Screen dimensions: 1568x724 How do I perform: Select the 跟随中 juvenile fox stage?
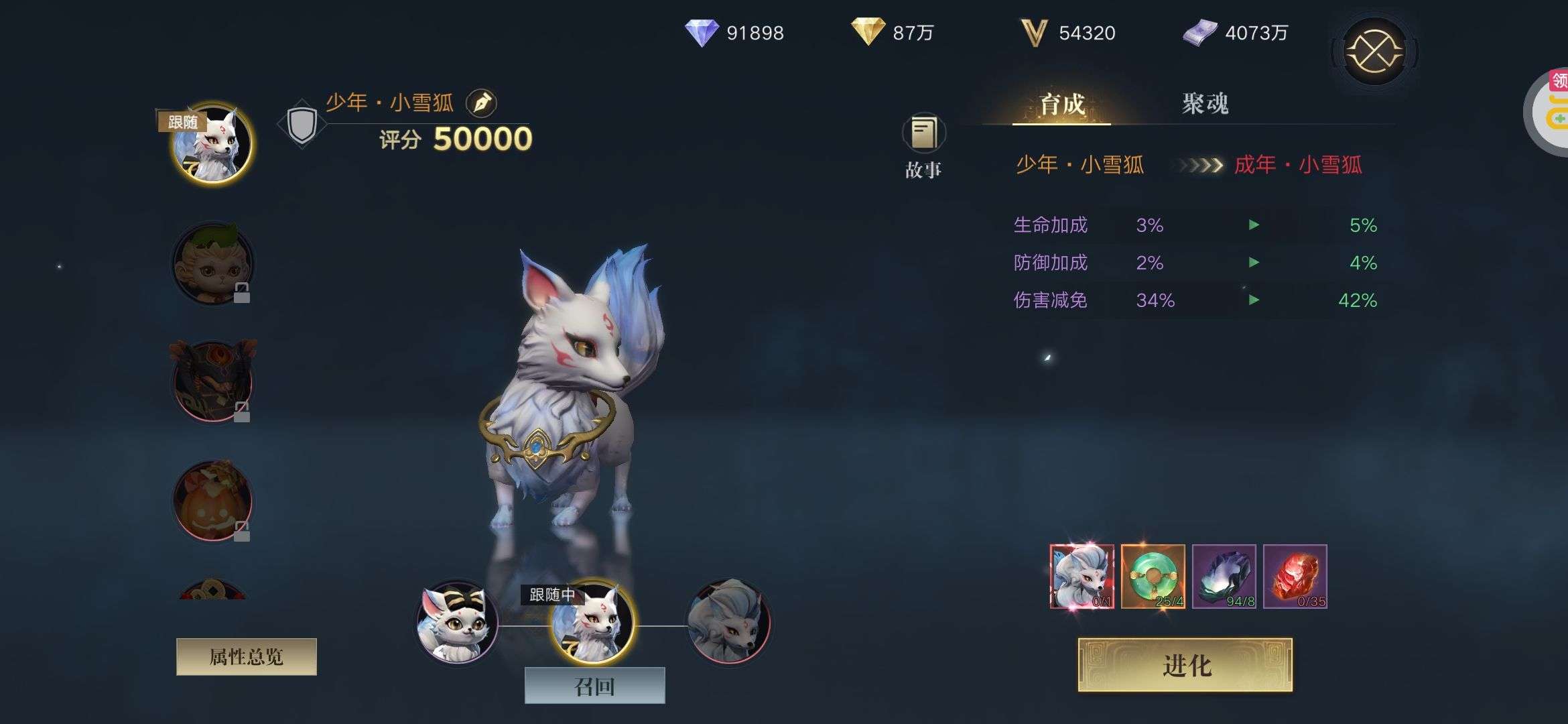coord(592,621)
